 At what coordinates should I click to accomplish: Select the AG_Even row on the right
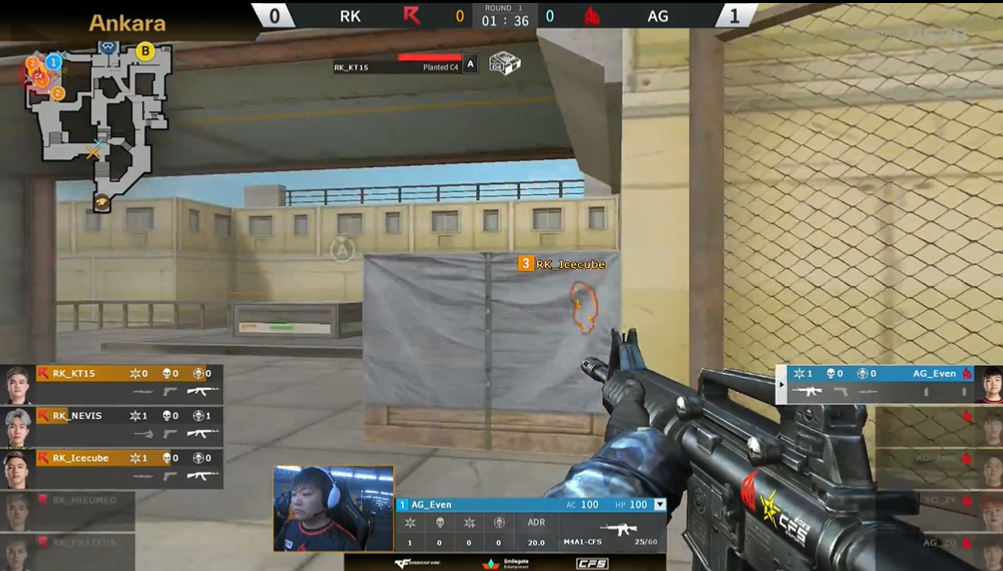pos(878,382)
